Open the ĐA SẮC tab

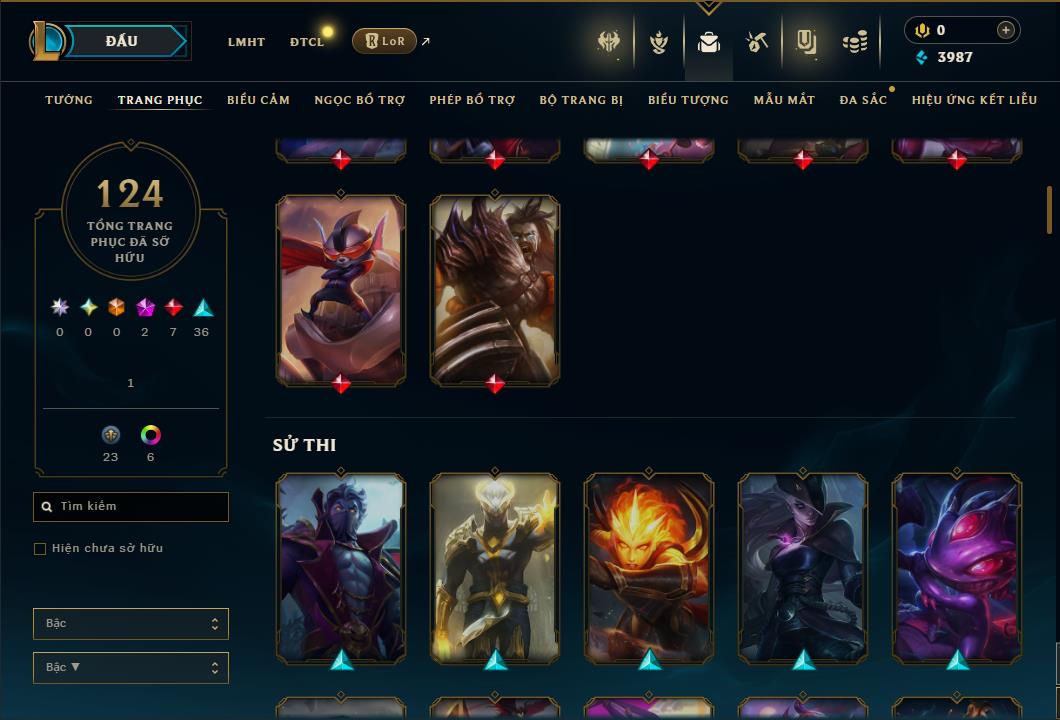(863, 100)
